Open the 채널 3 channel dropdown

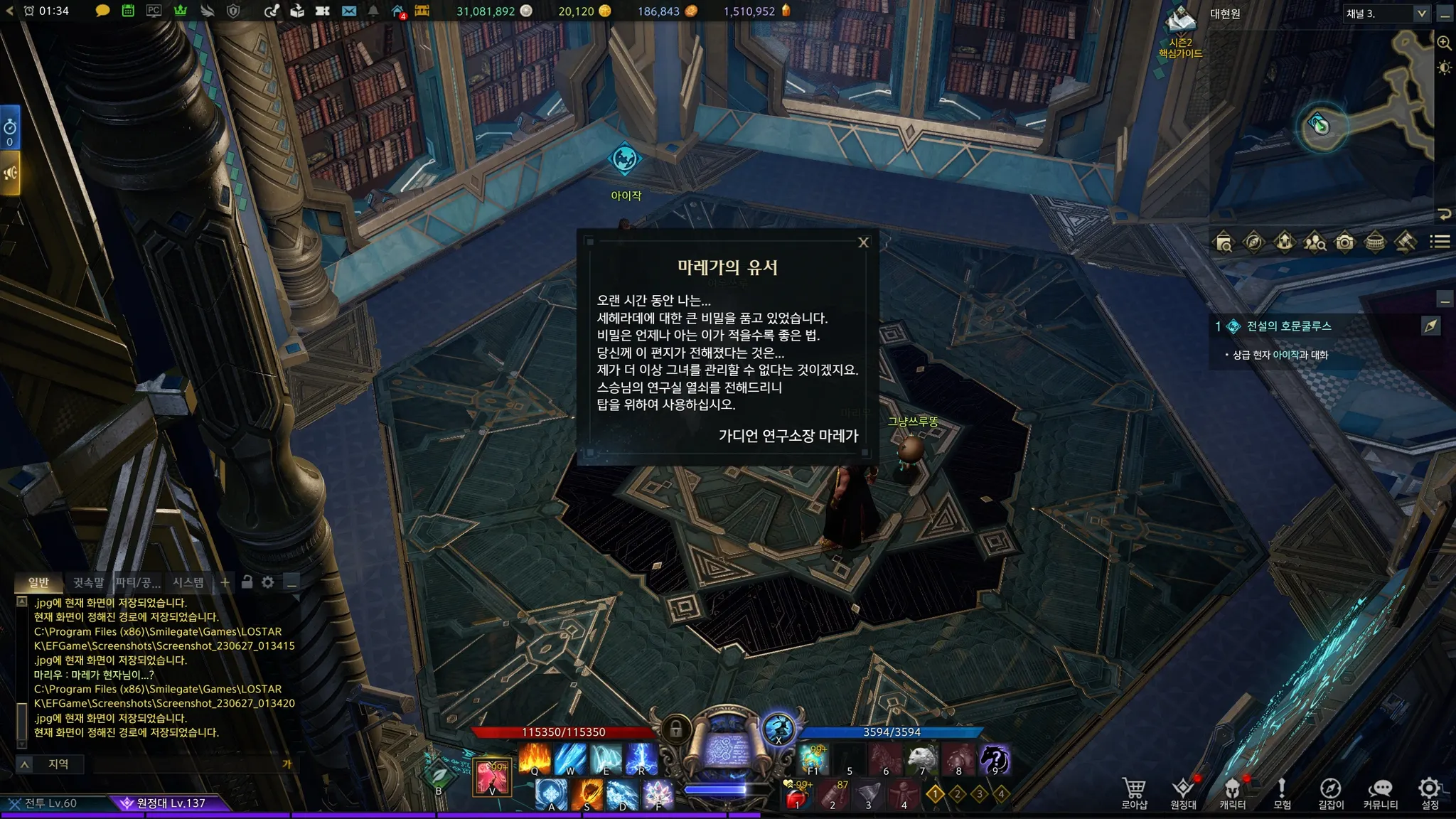1421,14
